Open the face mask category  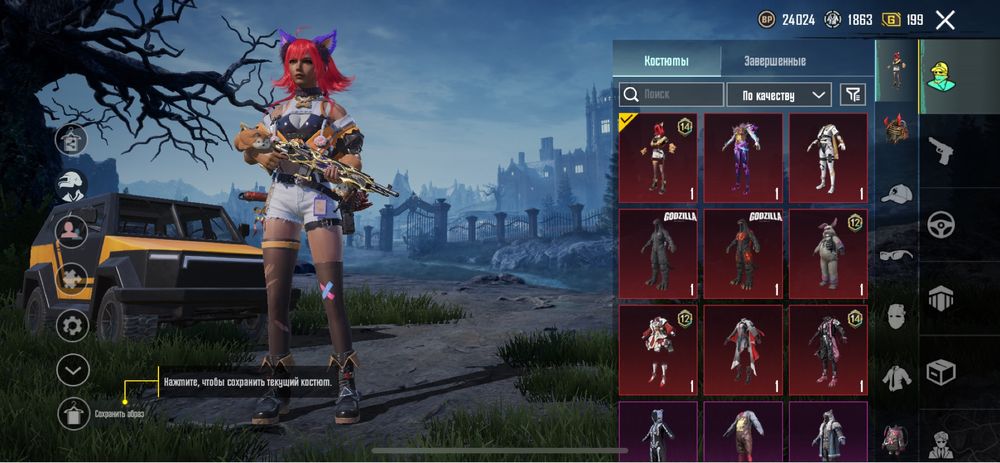[896, 316]
